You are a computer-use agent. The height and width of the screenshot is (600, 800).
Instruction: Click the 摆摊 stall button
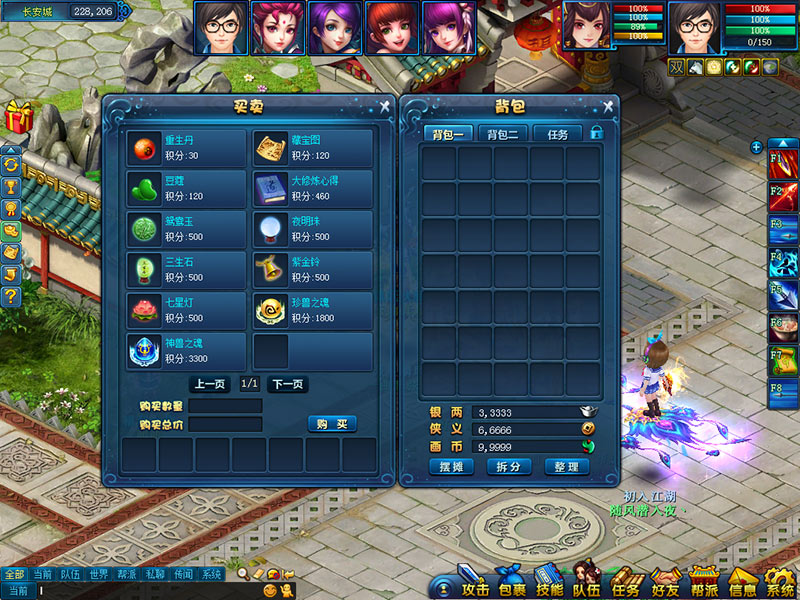tap(450, 467)
